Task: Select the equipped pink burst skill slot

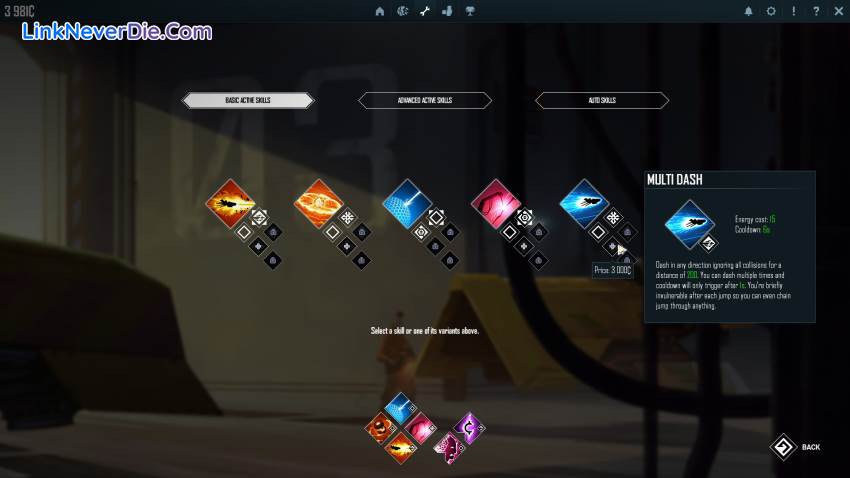Action: (x=420, y=427)
